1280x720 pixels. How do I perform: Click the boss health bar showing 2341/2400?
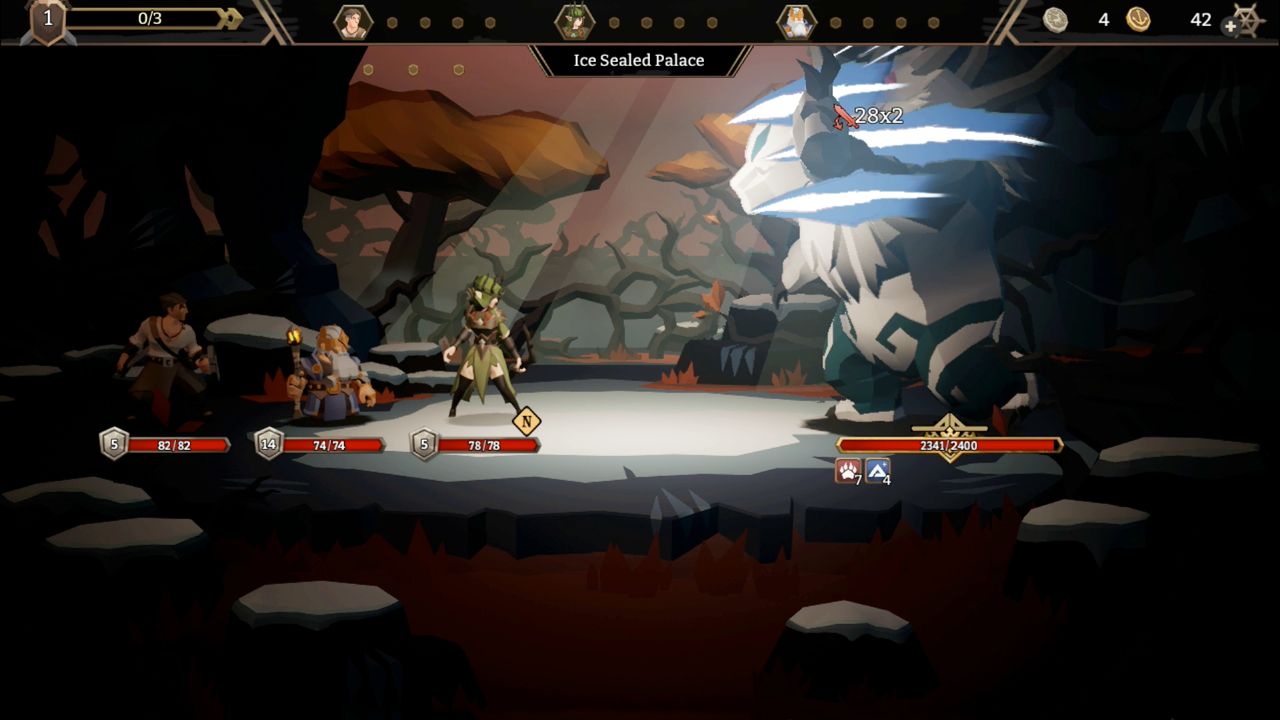pyautogui.click(x=950, y=443)
